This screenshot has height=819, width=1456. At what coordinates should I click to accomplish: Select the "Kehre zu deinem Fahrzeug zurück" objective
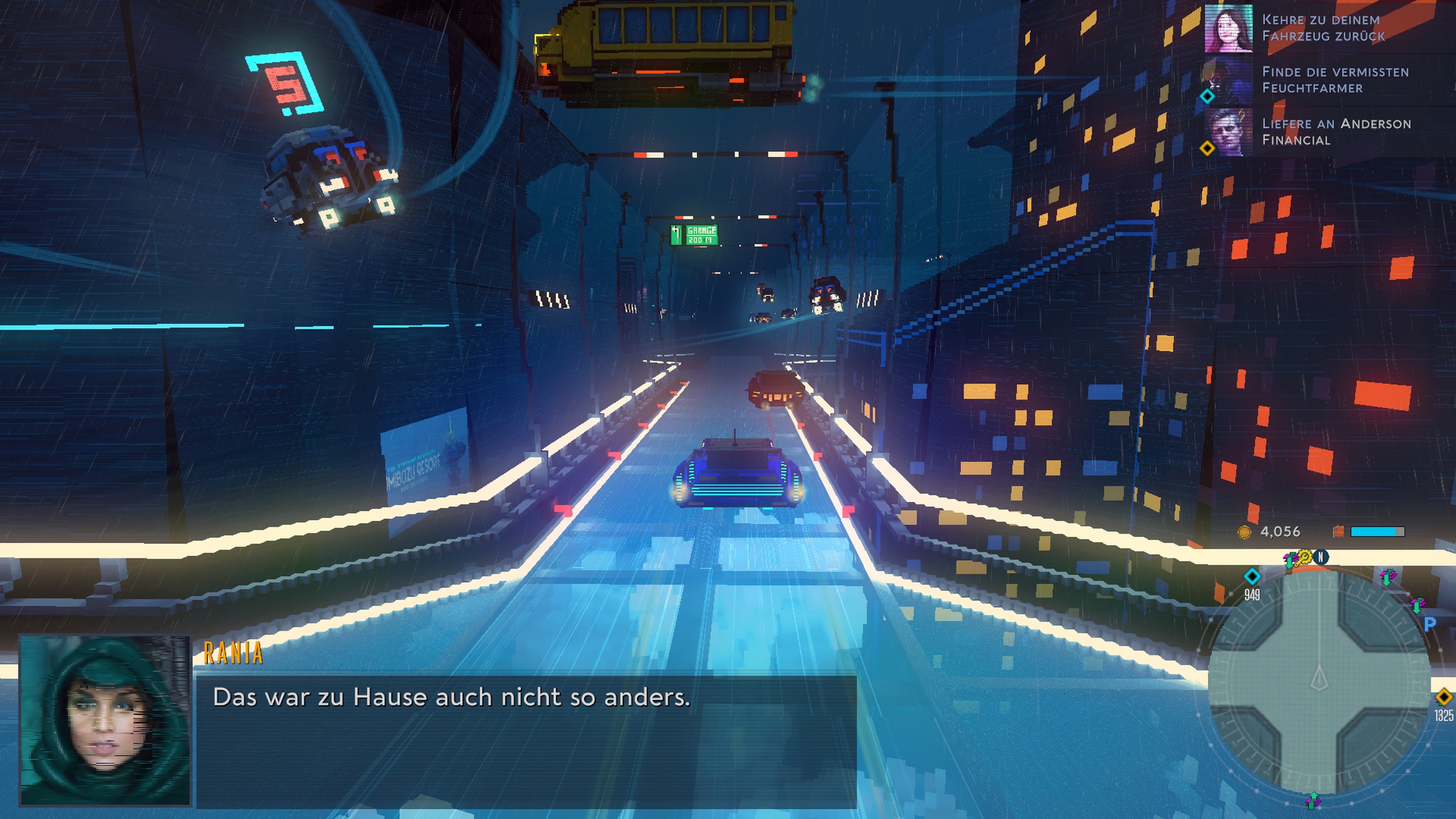point(1323,28)
